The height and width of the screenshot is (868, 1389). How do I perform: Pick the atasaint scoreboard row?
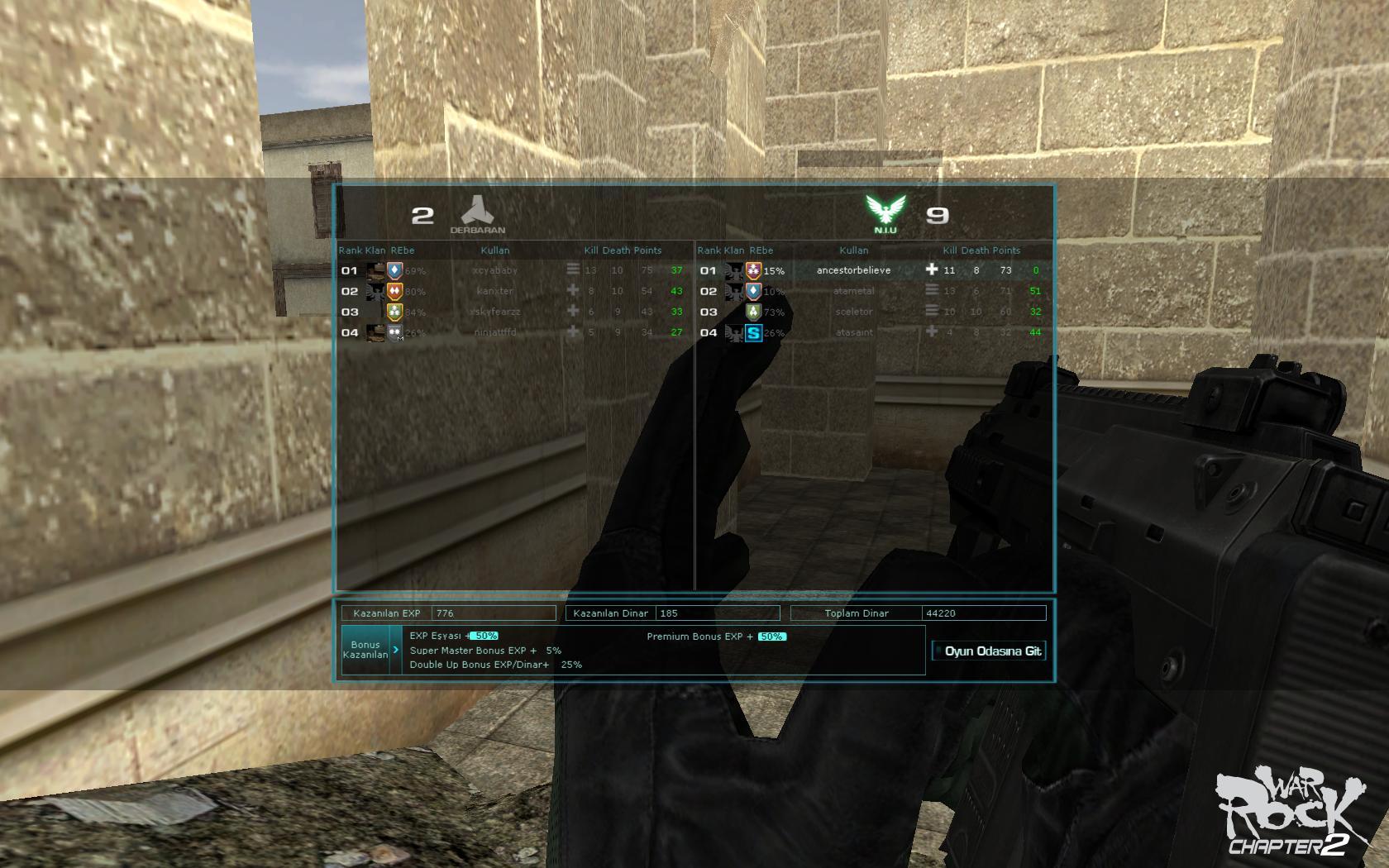coord(853,332)
